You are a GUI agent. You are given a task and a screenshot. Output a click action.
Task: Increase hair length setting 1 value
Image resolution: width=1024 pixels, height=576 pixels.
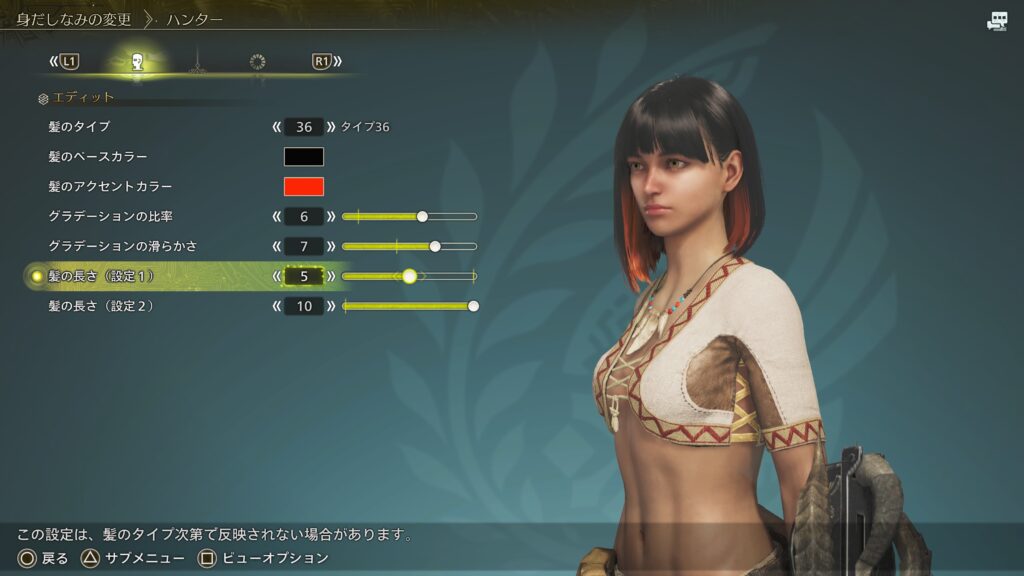click(x=331, y=276)
